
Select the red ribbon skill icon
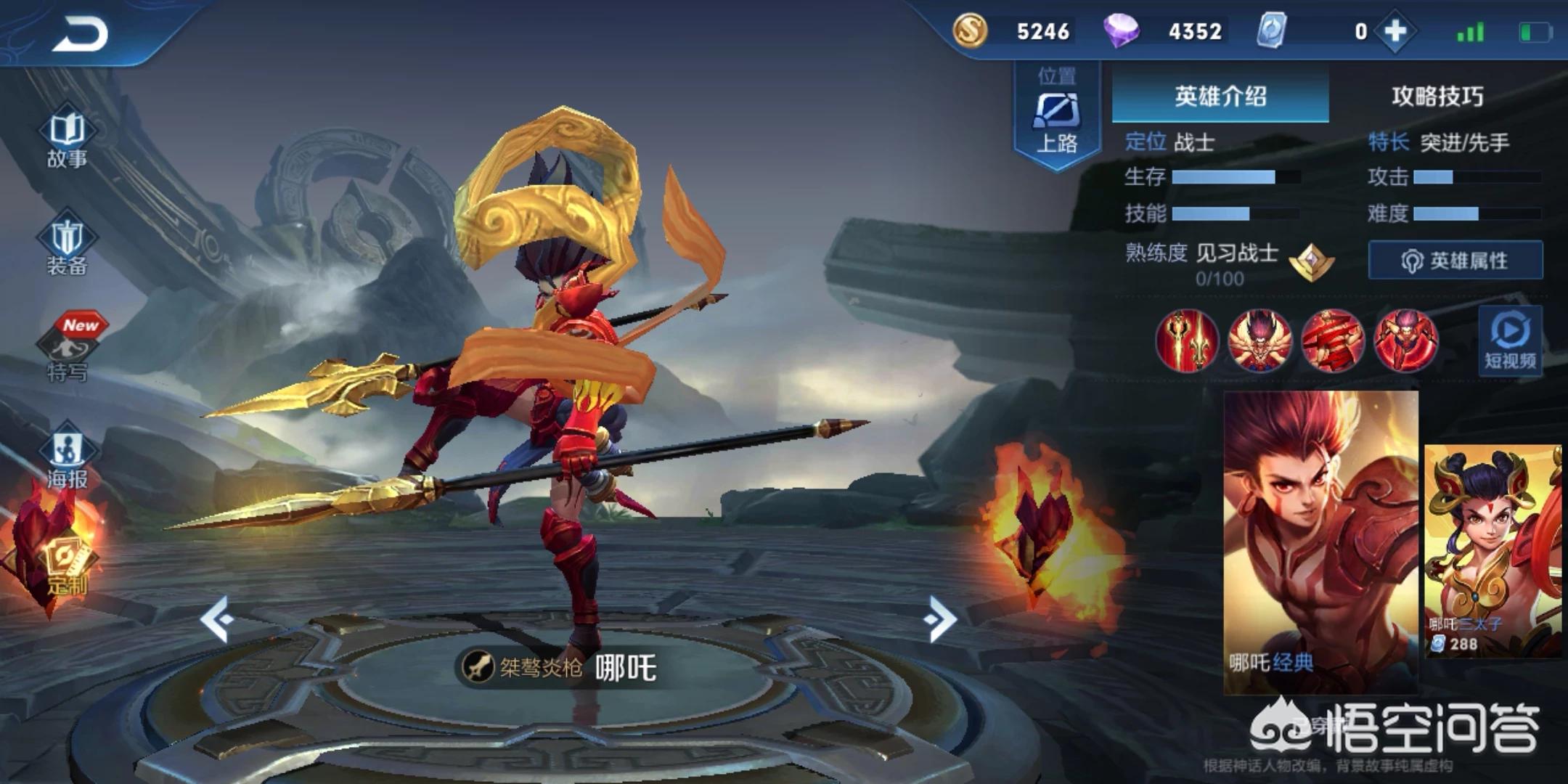tap(1332, 340)
